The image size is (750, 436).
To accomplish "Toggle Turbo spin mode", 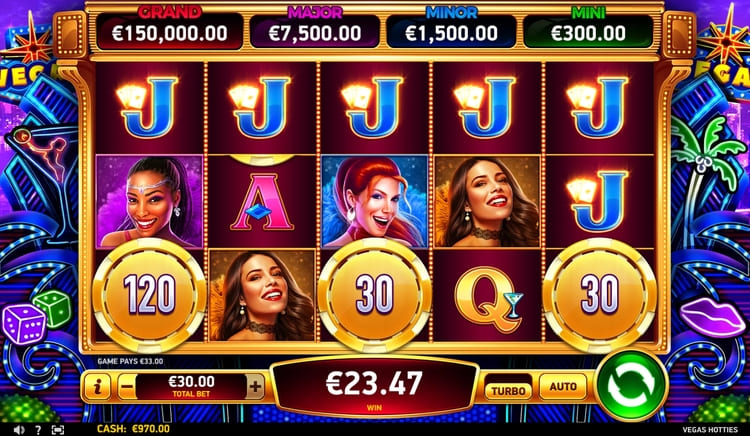I will tap(509, 389).
